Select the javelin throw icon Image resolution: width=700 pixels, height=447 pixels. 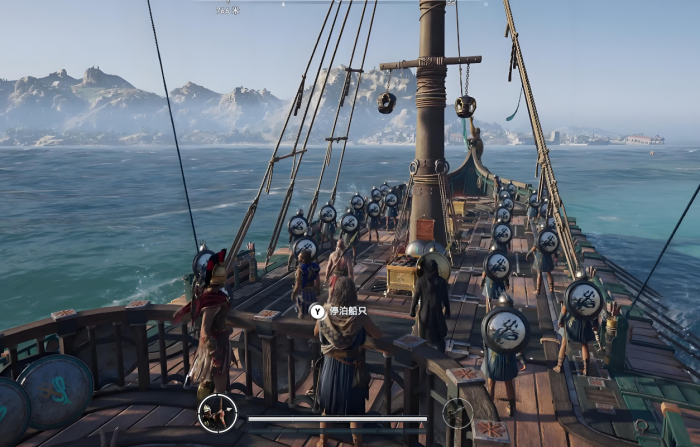pos(458,412)
